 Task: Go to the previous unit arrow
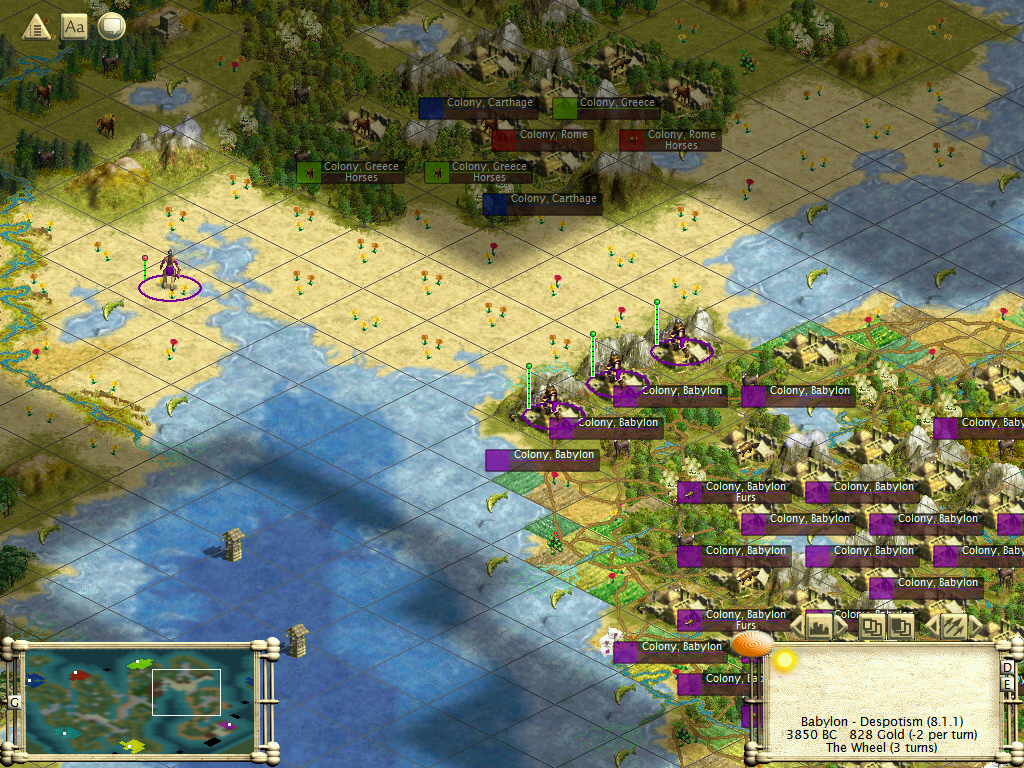[x=931, y=627]
